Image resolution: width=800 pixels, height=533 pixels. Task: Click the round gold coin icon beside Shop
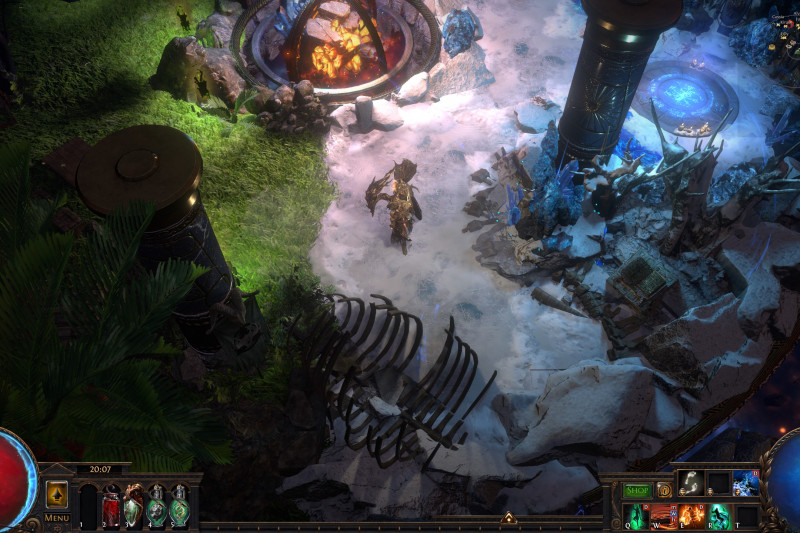pyautogui.click(x=664, y=491)
